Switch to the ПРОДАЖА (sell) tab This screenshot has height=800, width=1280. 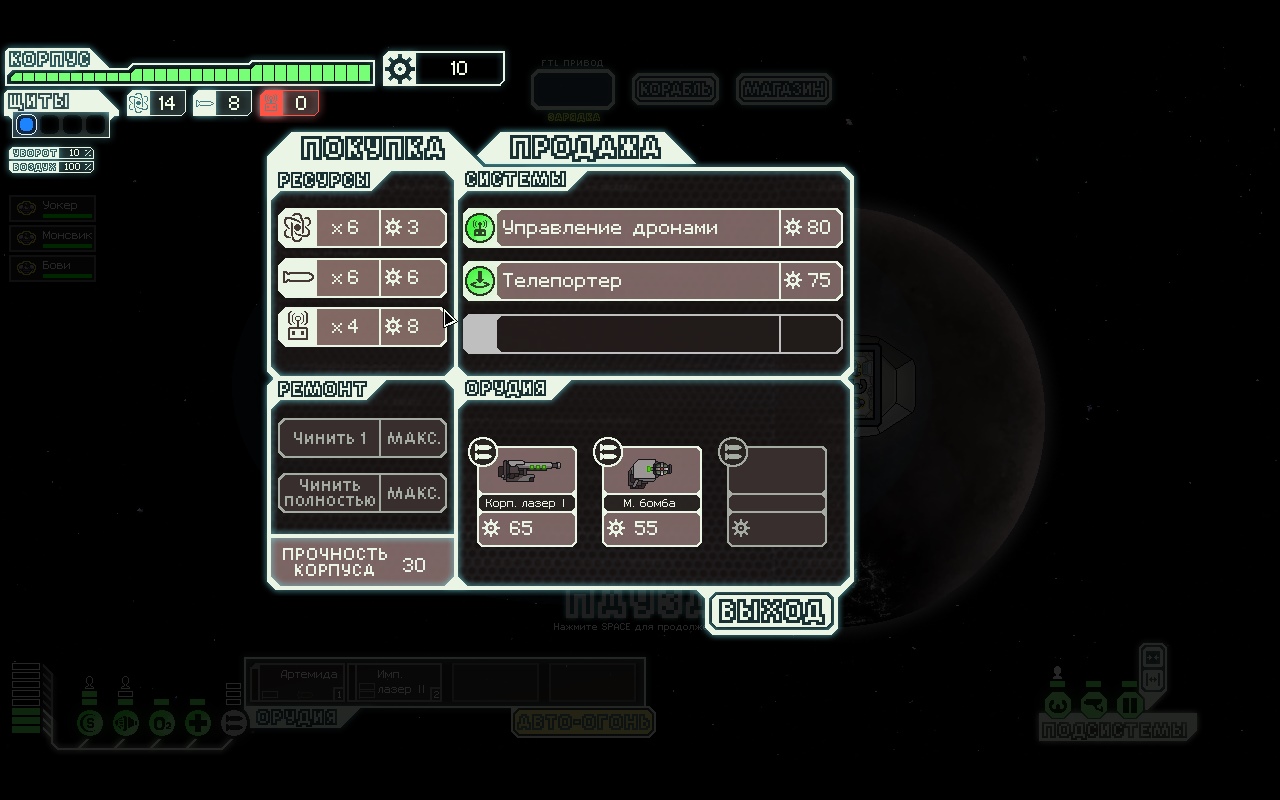(x=585, y=148)
